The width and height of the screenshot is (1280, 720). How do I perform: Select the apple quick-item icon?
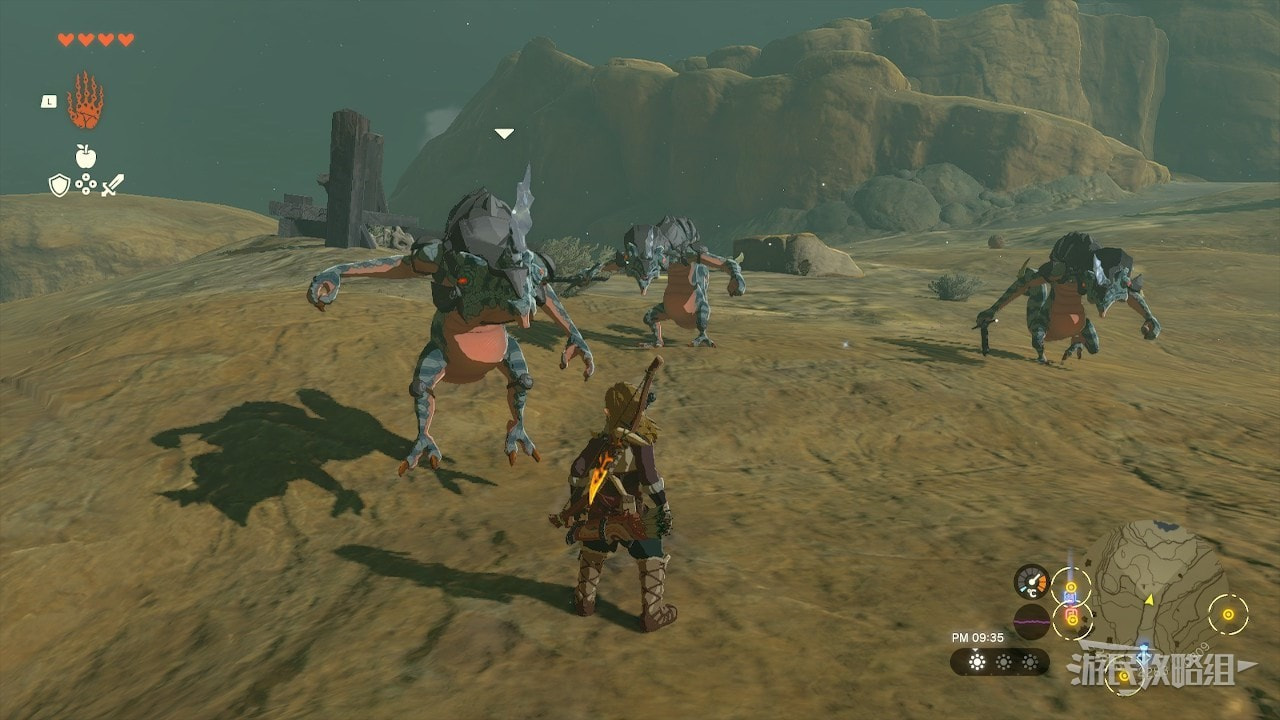(85, 156)
